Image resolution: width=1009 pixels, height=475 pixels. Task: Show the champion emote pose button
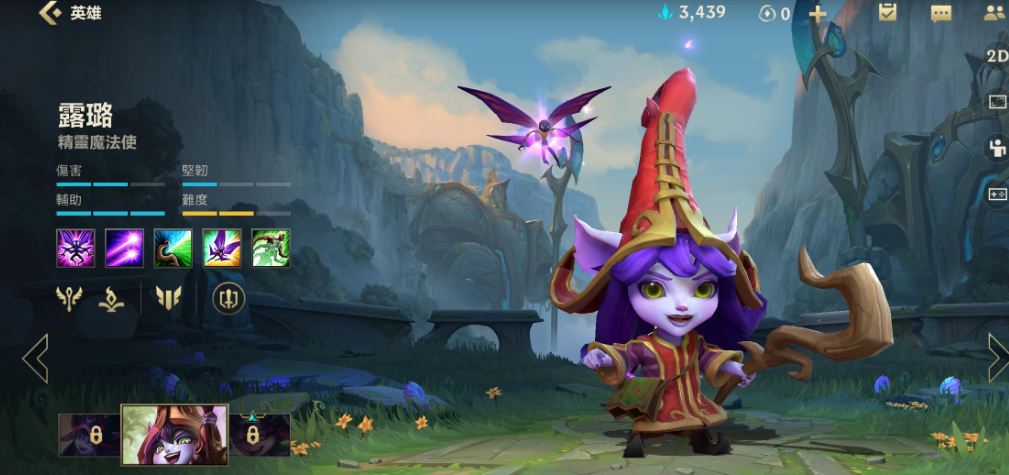click(x=996, y=148)
